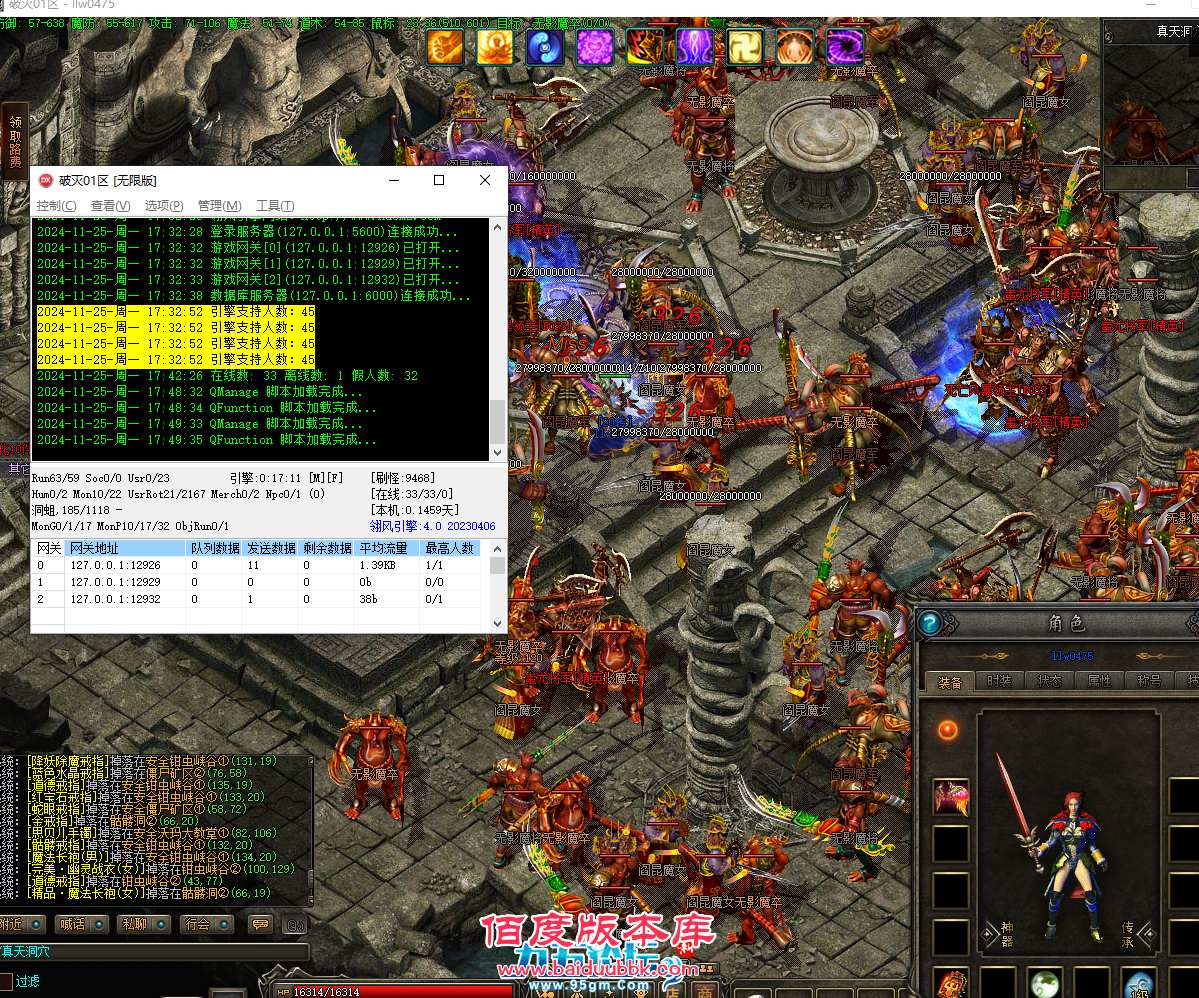Cast the blue yin-yang swirl skill
1199x998 pixels.
coord(545,47)
